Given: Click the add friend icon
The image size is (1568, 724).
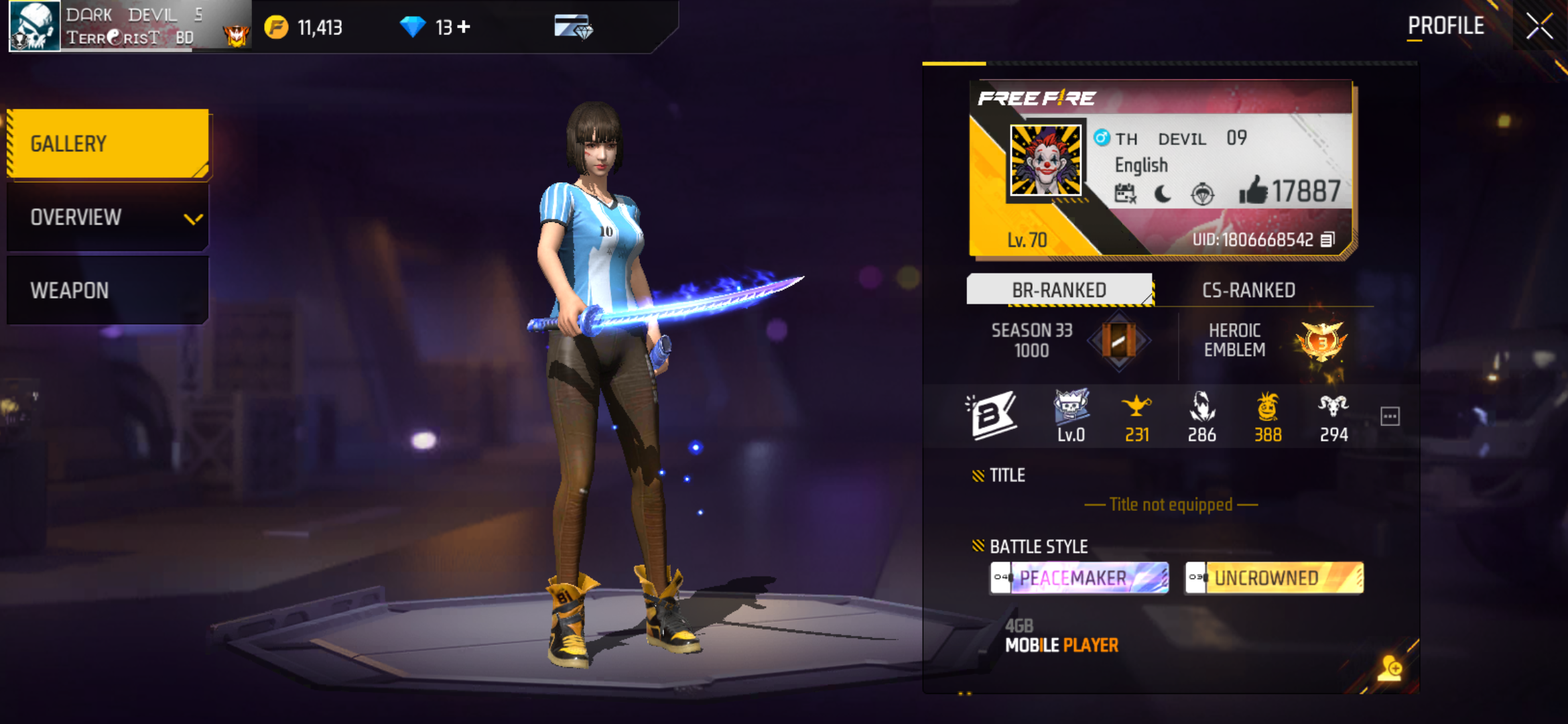Looking at the screenshot, I should coord(1390,668).
